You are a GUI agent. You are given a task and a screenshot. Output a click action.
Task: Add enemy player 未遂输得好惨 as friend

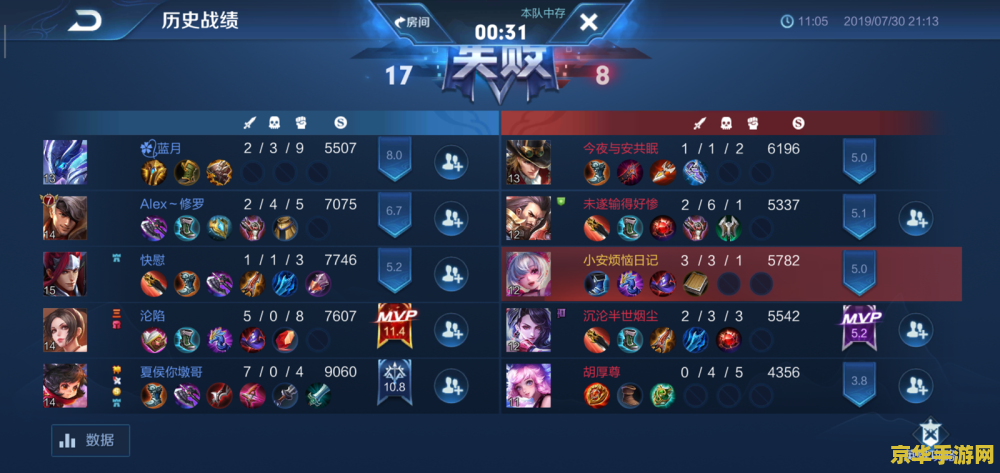coord(916,217)
